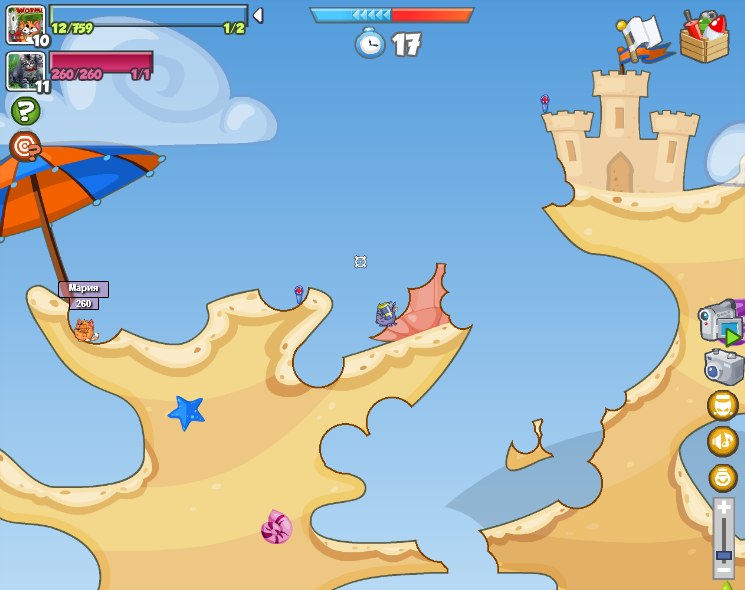Toggle music with the note button
Image resolution: width=745 pixels, height=590 pixels.
click(x=723, y=441)
